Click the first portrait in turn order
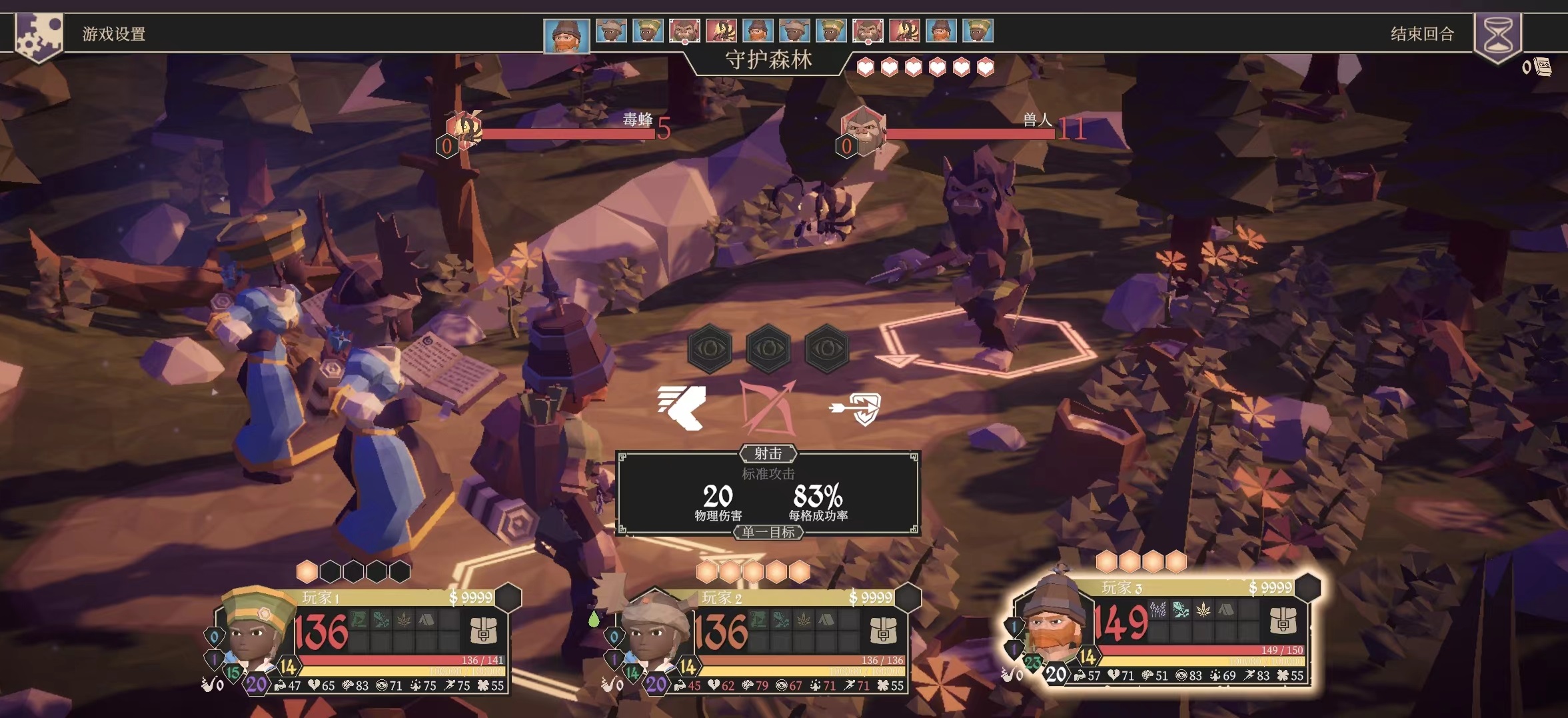 [x=566, y=35]
